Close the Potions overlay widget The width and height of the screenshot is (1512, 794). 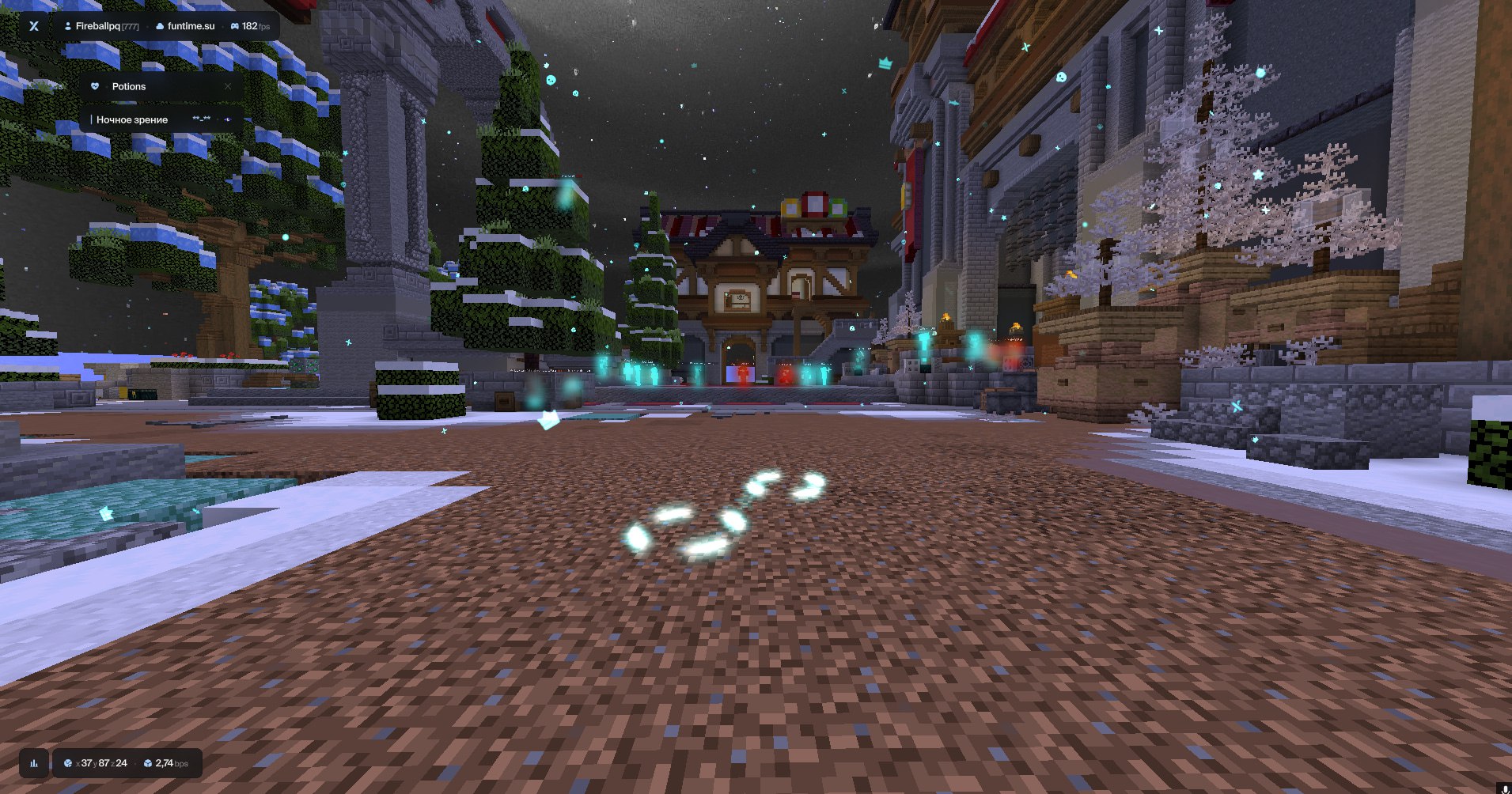(228, 86)
